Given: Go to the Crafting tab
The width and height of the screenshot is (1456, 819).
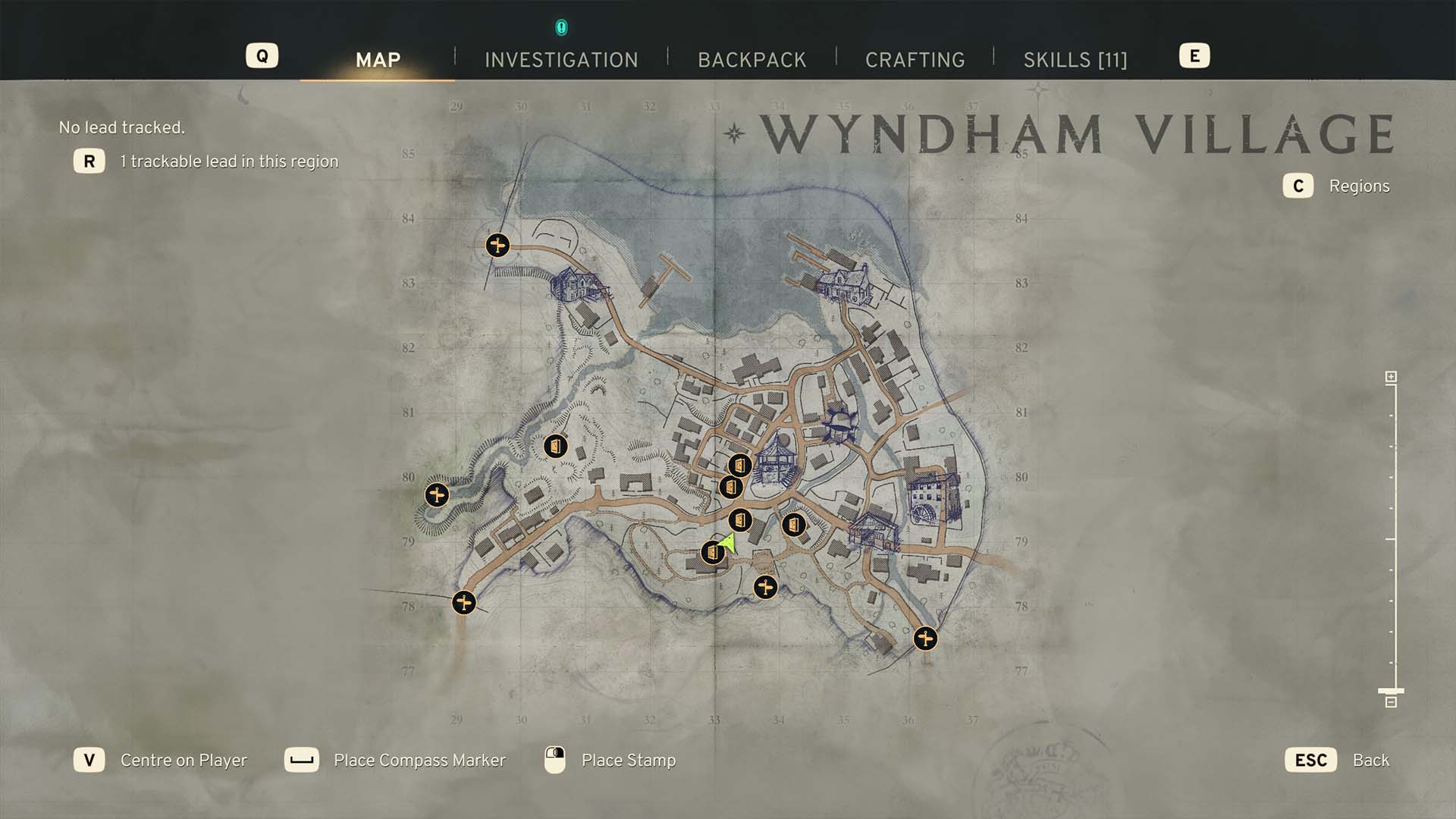Looking at the screenshot, I should pos(915,60).
